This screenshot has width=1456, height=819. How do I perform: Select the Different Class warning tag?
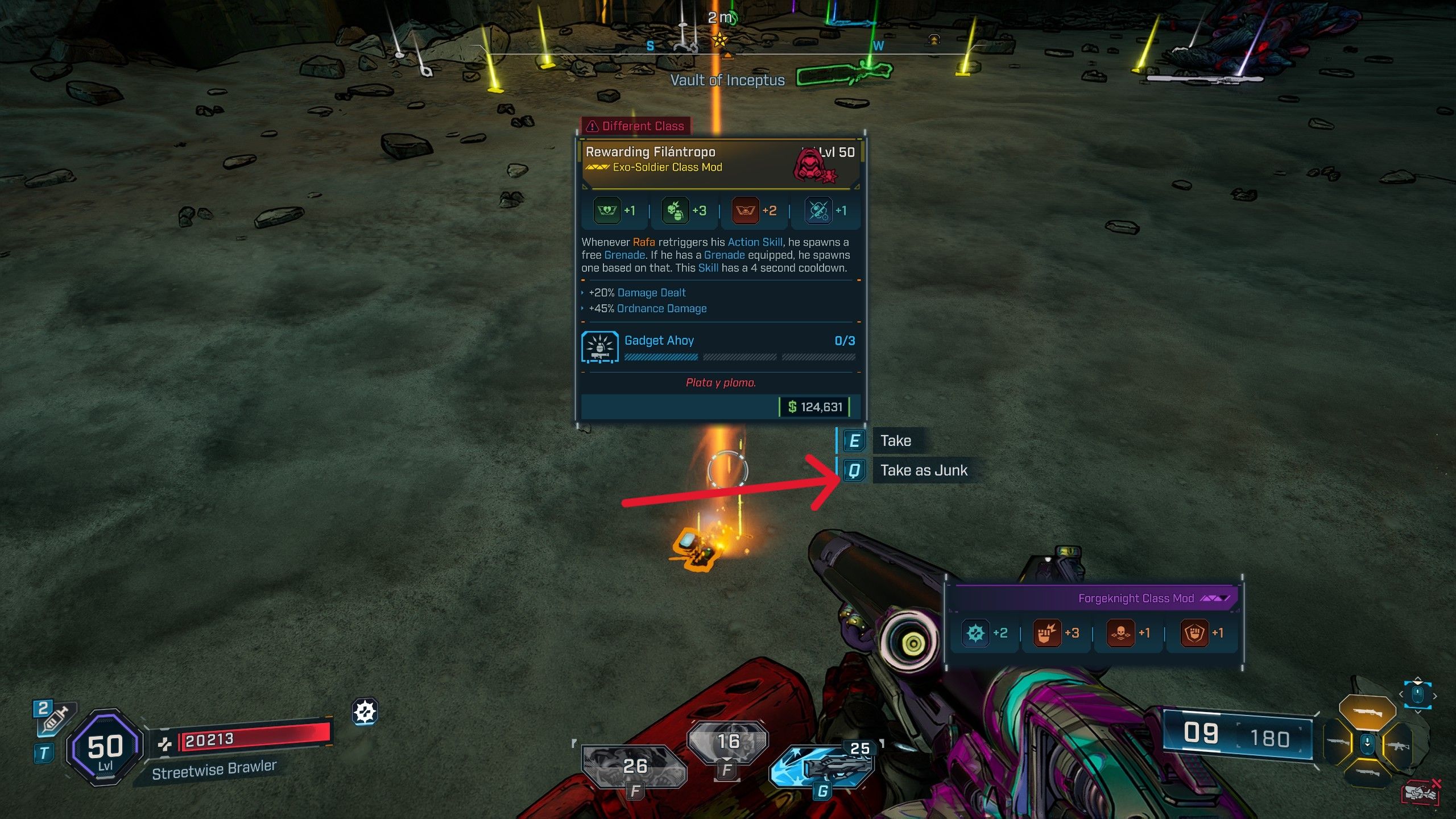click(x=636, y=126)
